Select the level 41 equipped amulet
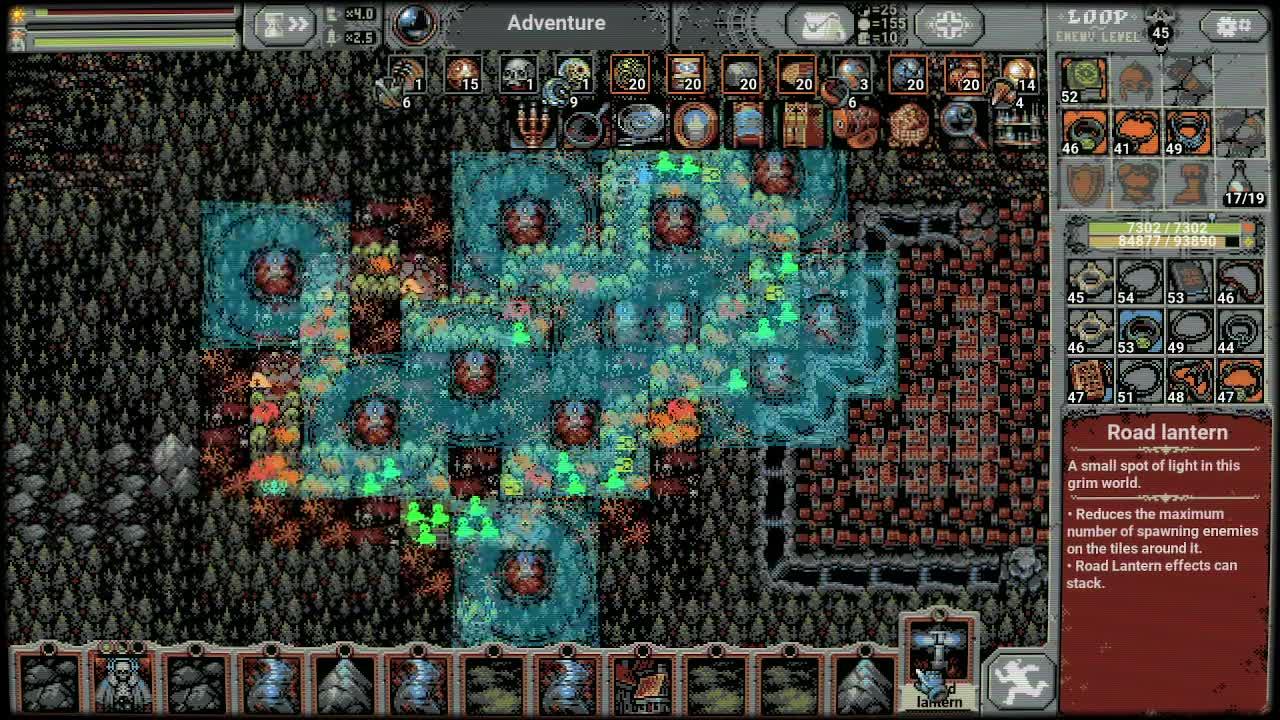This screenshot has width=1280, height=720. point(1137,132)
